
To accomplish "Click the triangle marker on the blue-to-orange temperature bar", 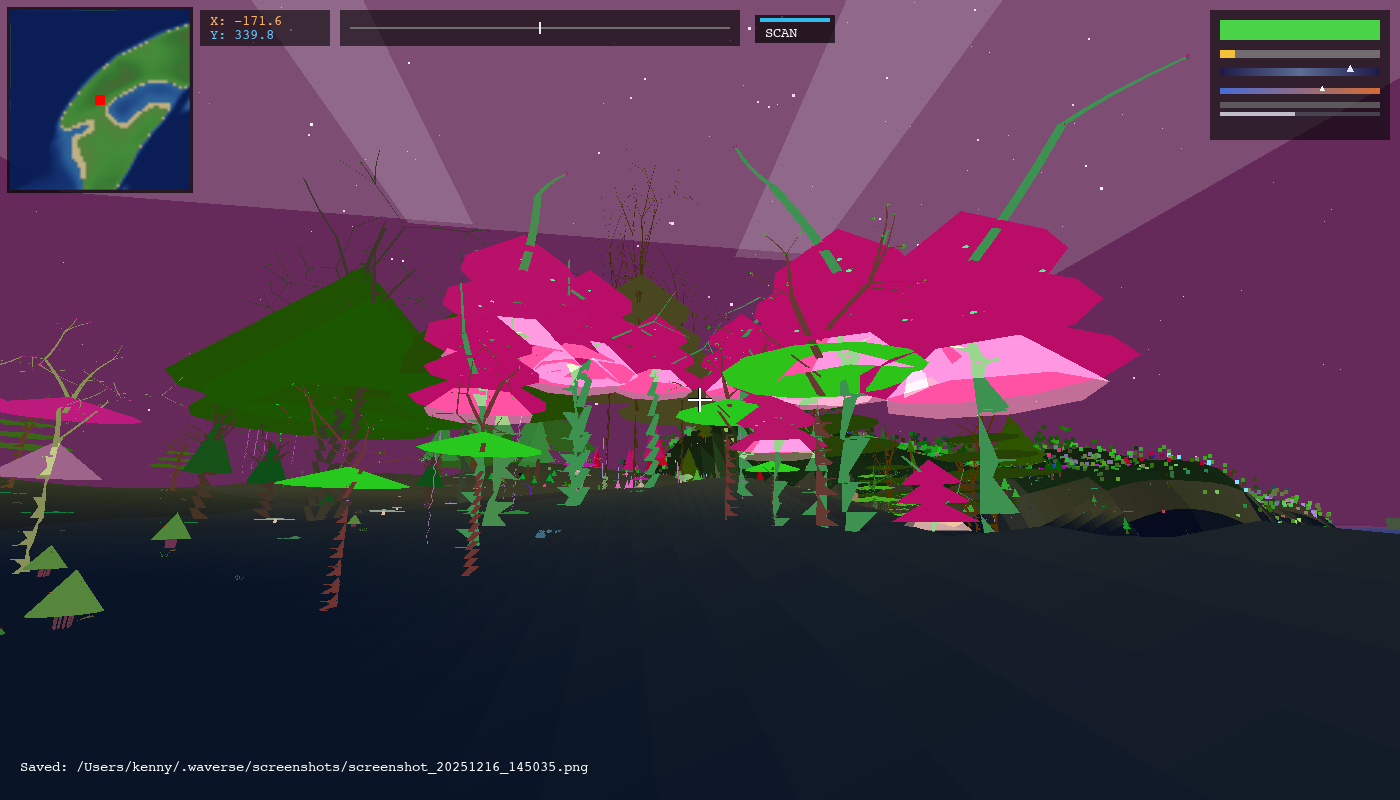I will point(1322,88).
